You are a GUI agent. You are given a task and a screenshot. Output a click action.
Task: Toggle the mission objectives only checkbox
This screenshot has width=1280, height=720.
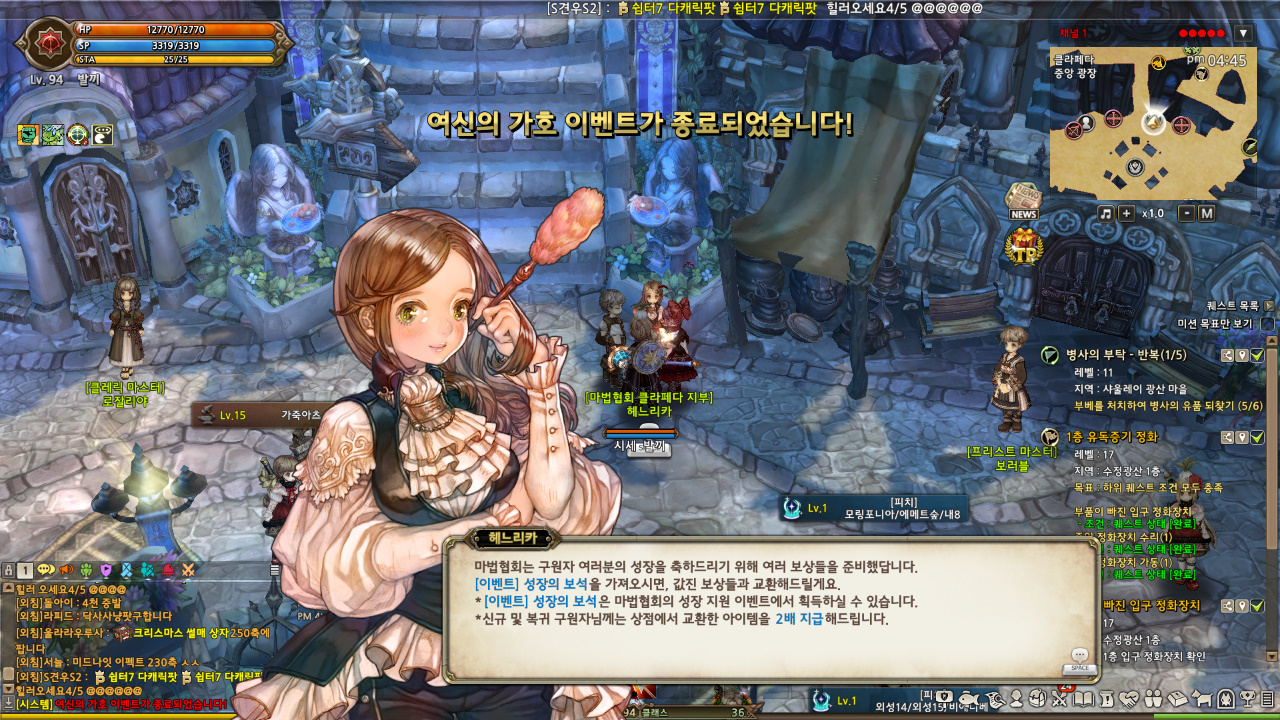tap(1267, 324)
